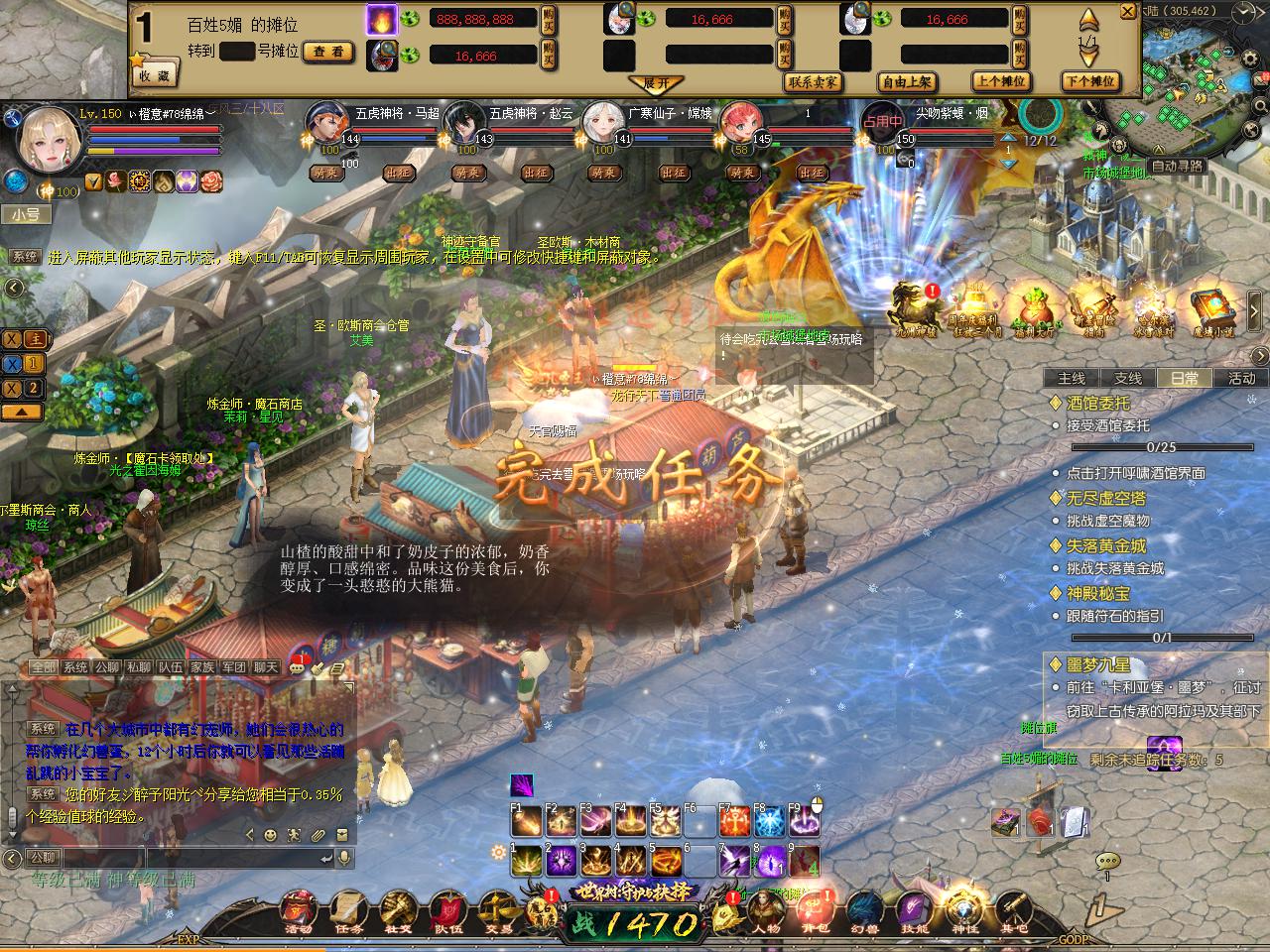The height and width of the screenshot is (952, 1270).
Task: Click the 自由上架 listing button
Action: [x=906, y=82]
